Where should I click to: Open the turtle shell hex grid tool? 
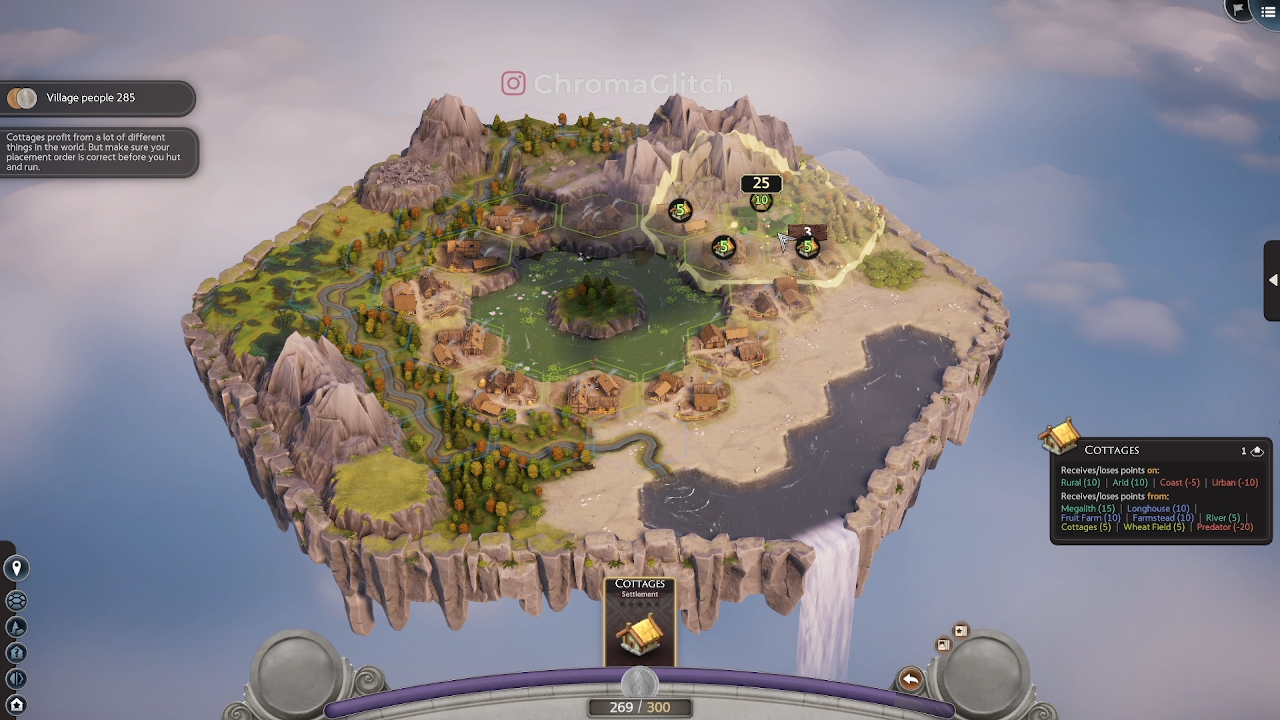pos(16,601)
